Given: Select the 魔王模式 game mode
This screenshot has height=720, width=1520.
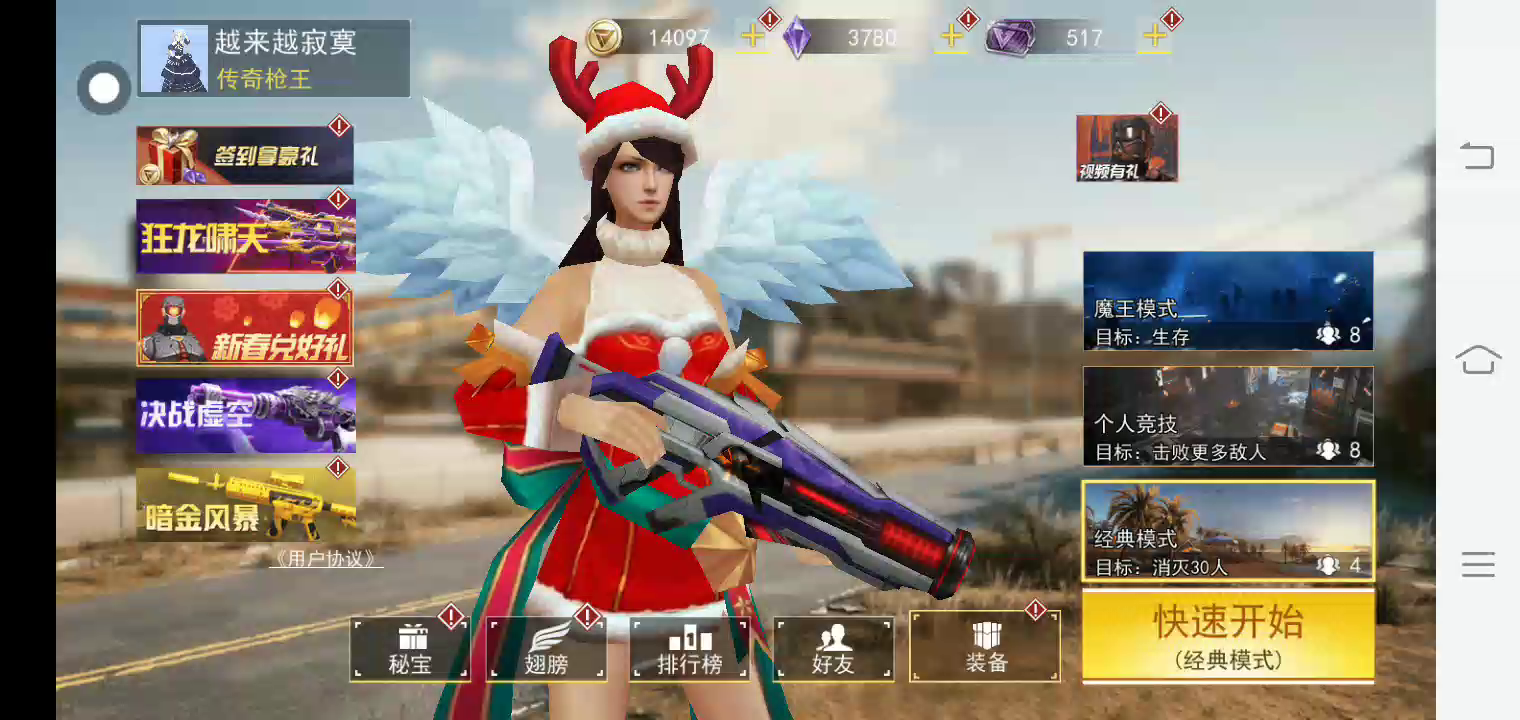Looking at the screenshot, I should pyautogui.click(x=1228, y=301).
